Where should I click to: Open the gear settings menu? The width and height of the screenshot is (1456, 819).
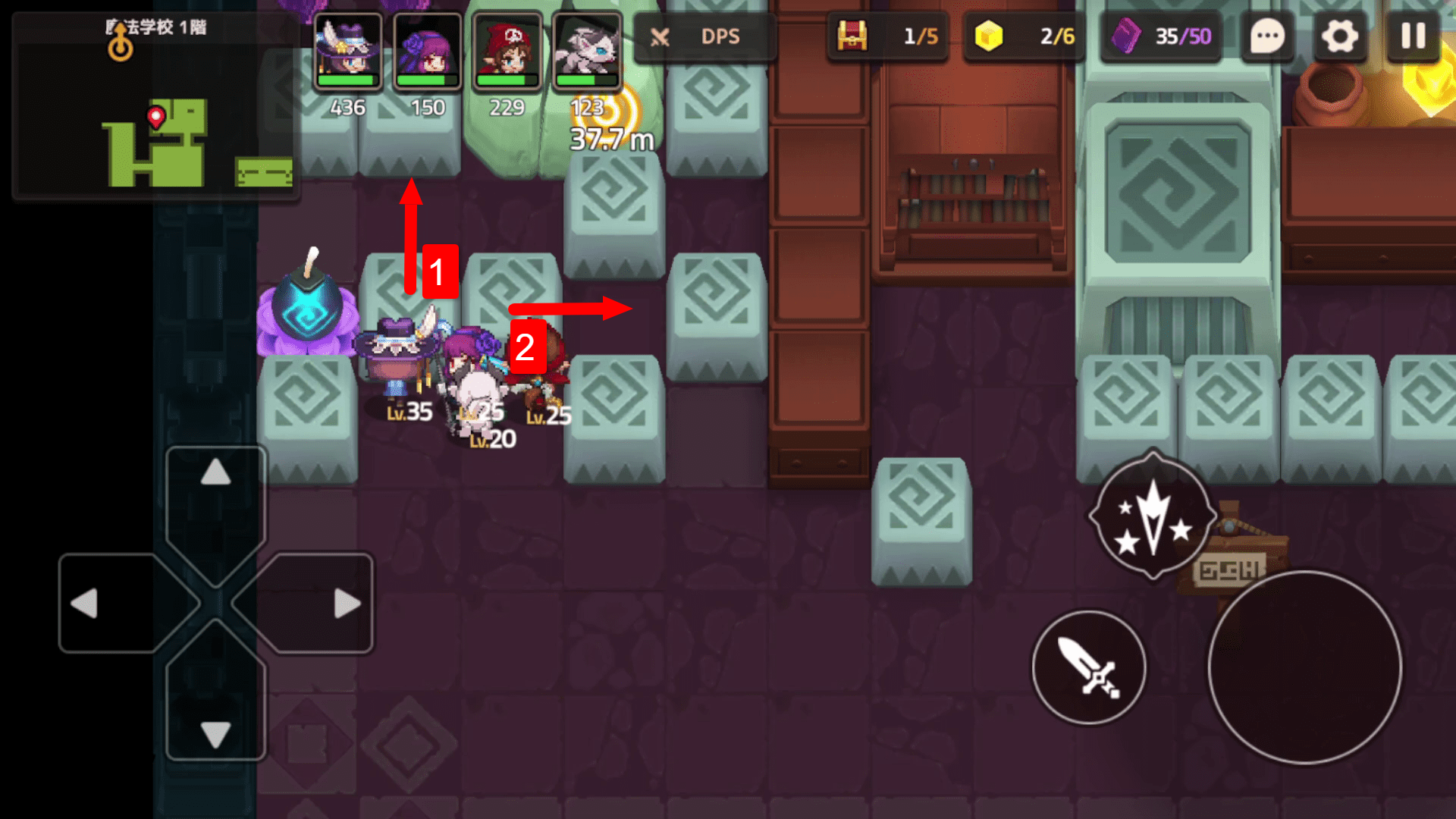point(1340,36)
